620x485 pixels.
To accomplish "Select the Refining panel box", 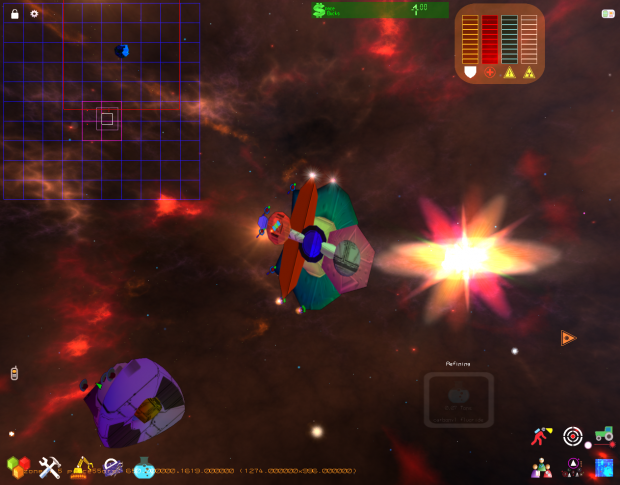I will pyautogui.click(x=458, y=400).
